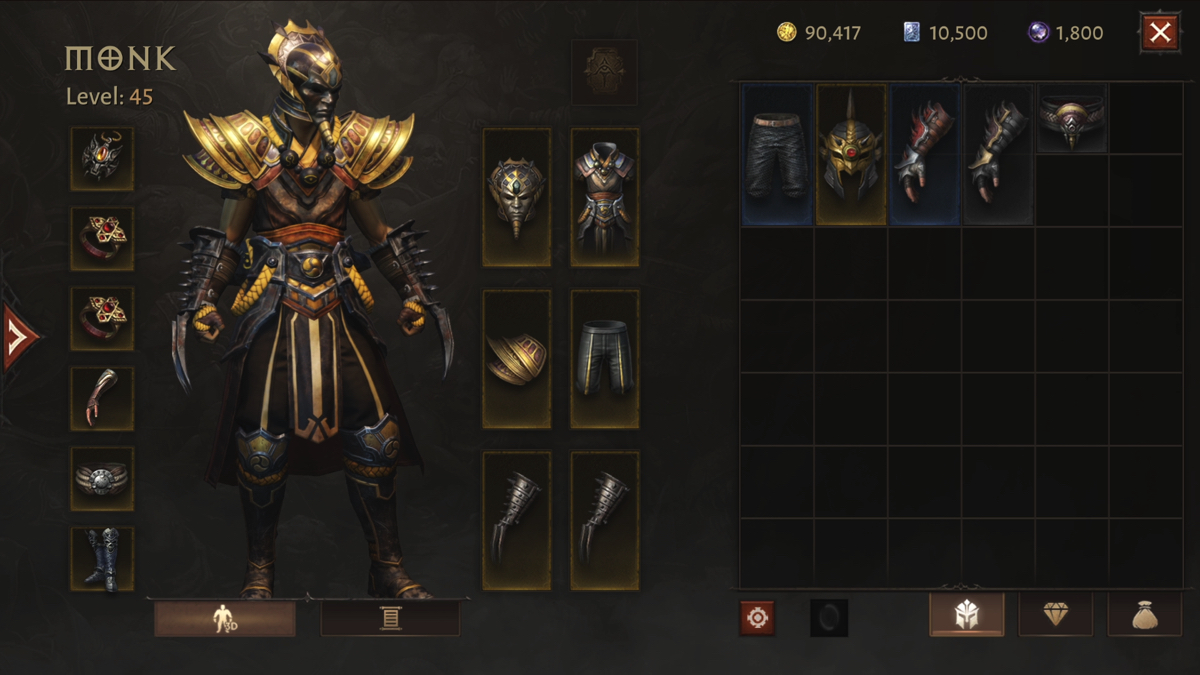Close the inventory screen
The image size is (1200, 675).
click(1159, 33)
